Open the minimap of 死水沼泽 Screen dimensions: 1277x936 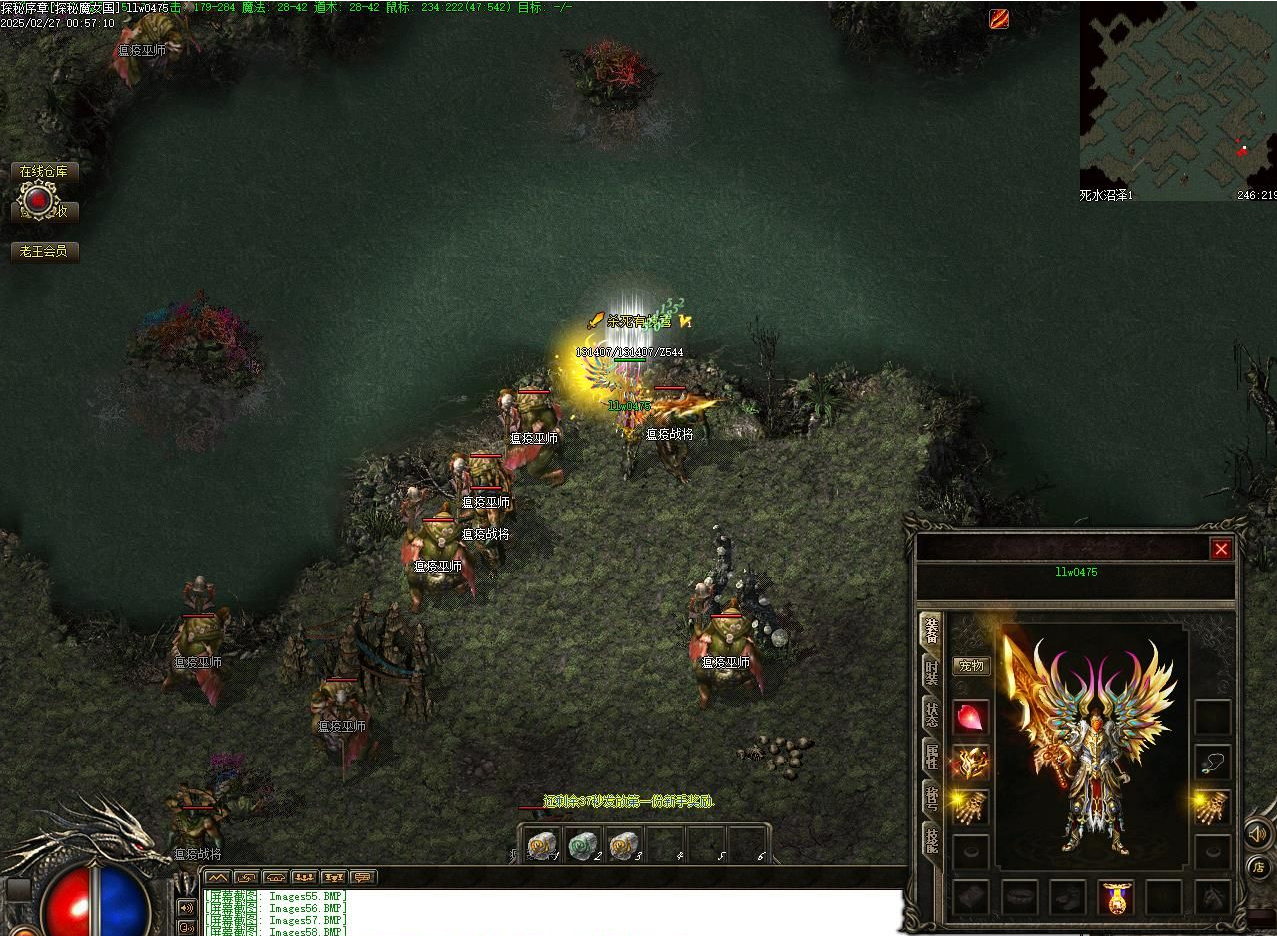tap(1177, 95)
